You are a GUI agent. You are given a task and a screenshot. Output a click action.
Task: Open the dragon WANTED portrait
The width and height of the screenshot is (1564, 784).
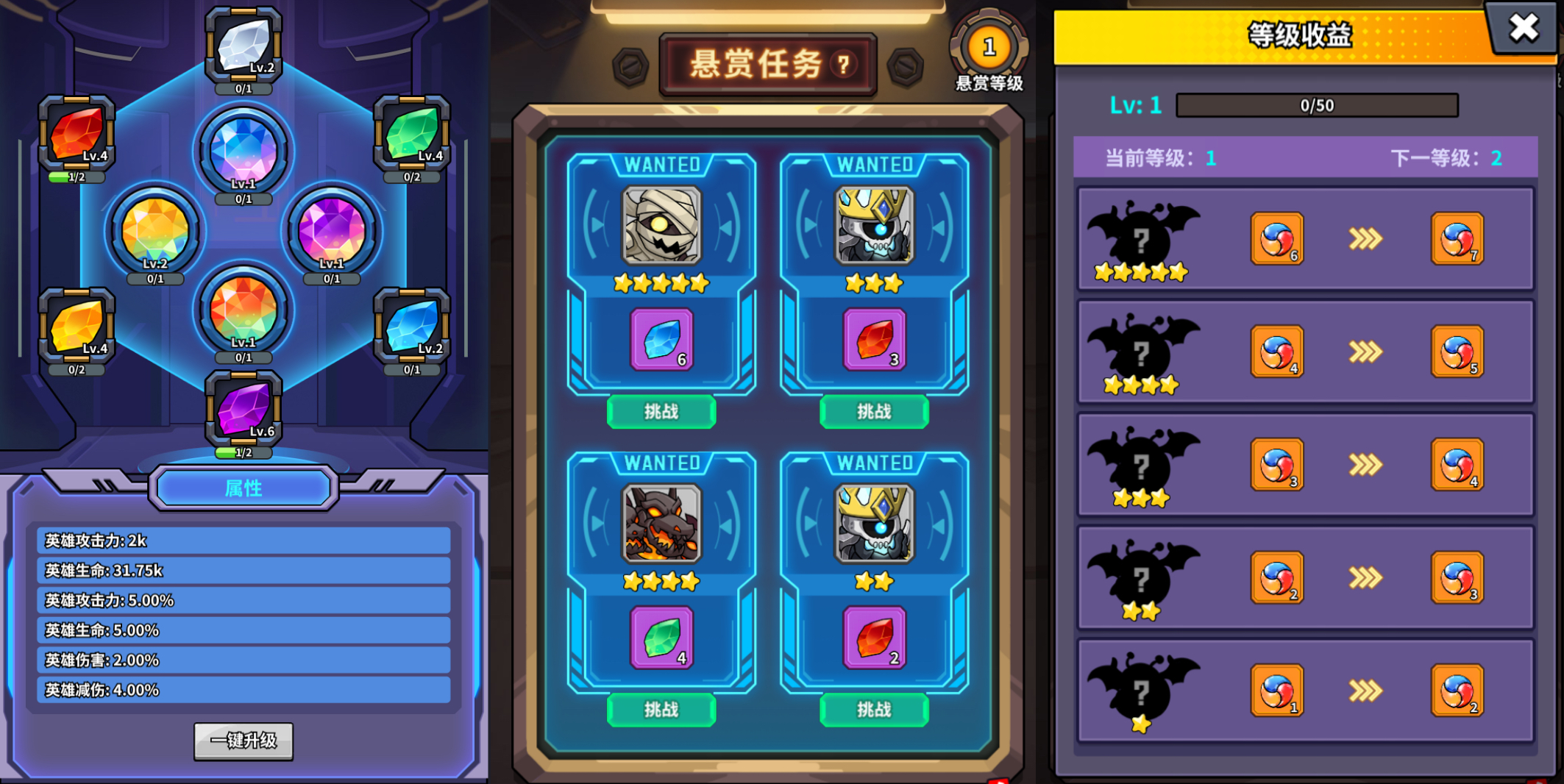click(660, 522)
